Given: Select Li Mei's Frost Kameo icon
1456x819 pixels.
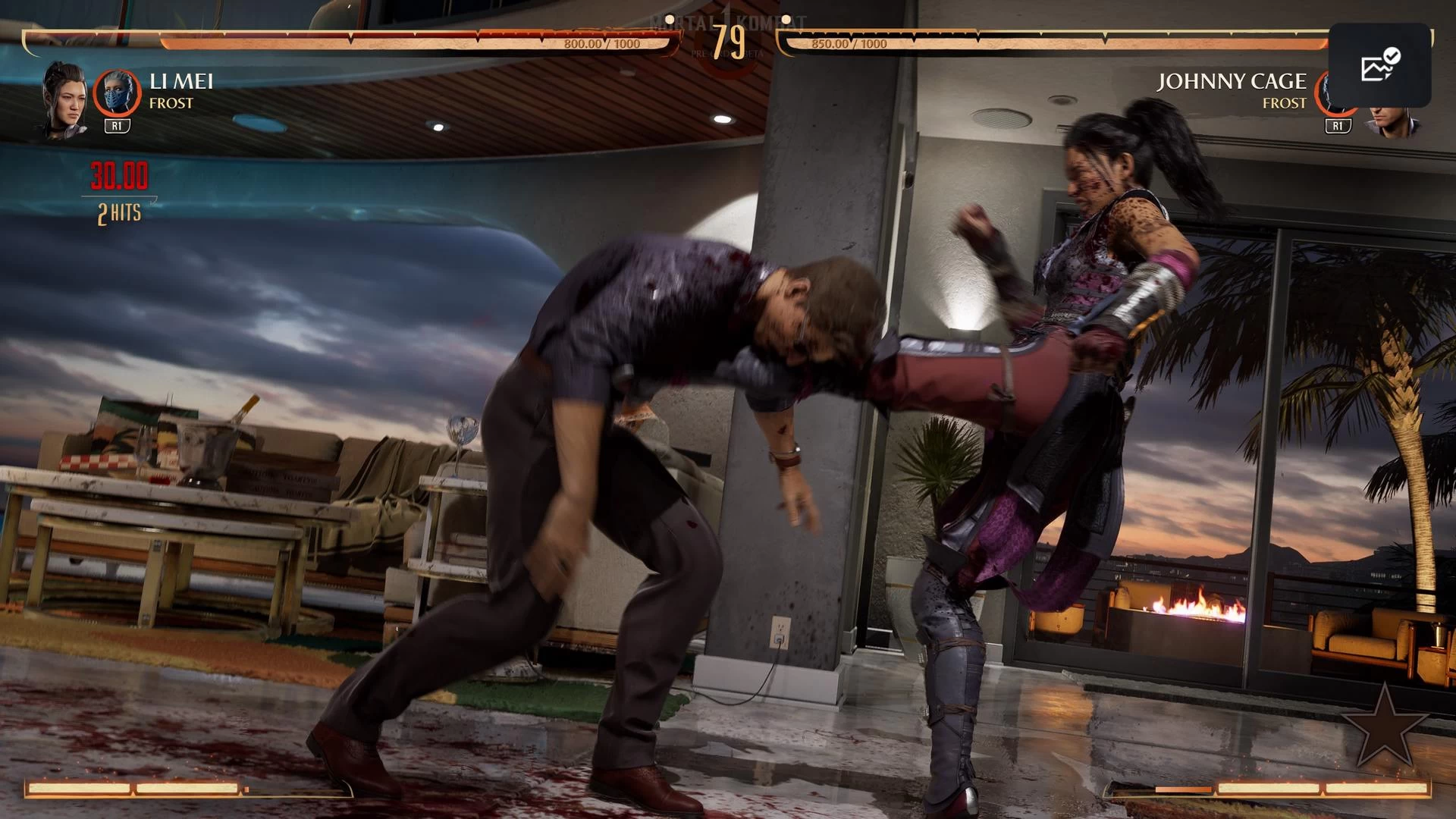Looking at the screenshot, I should tap(117, 94).
